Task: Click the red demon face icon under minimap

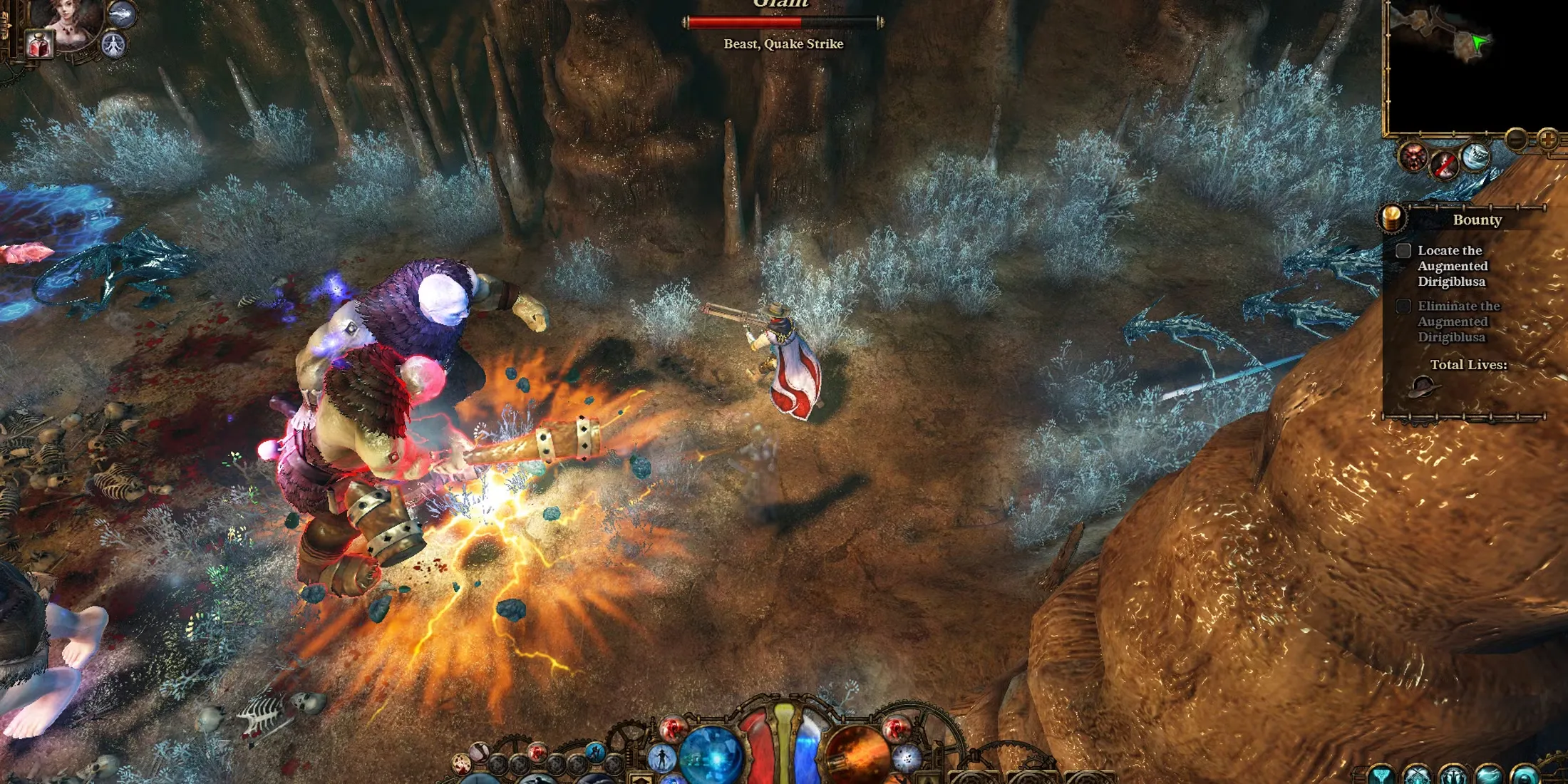Action: tap(1413, 157)
